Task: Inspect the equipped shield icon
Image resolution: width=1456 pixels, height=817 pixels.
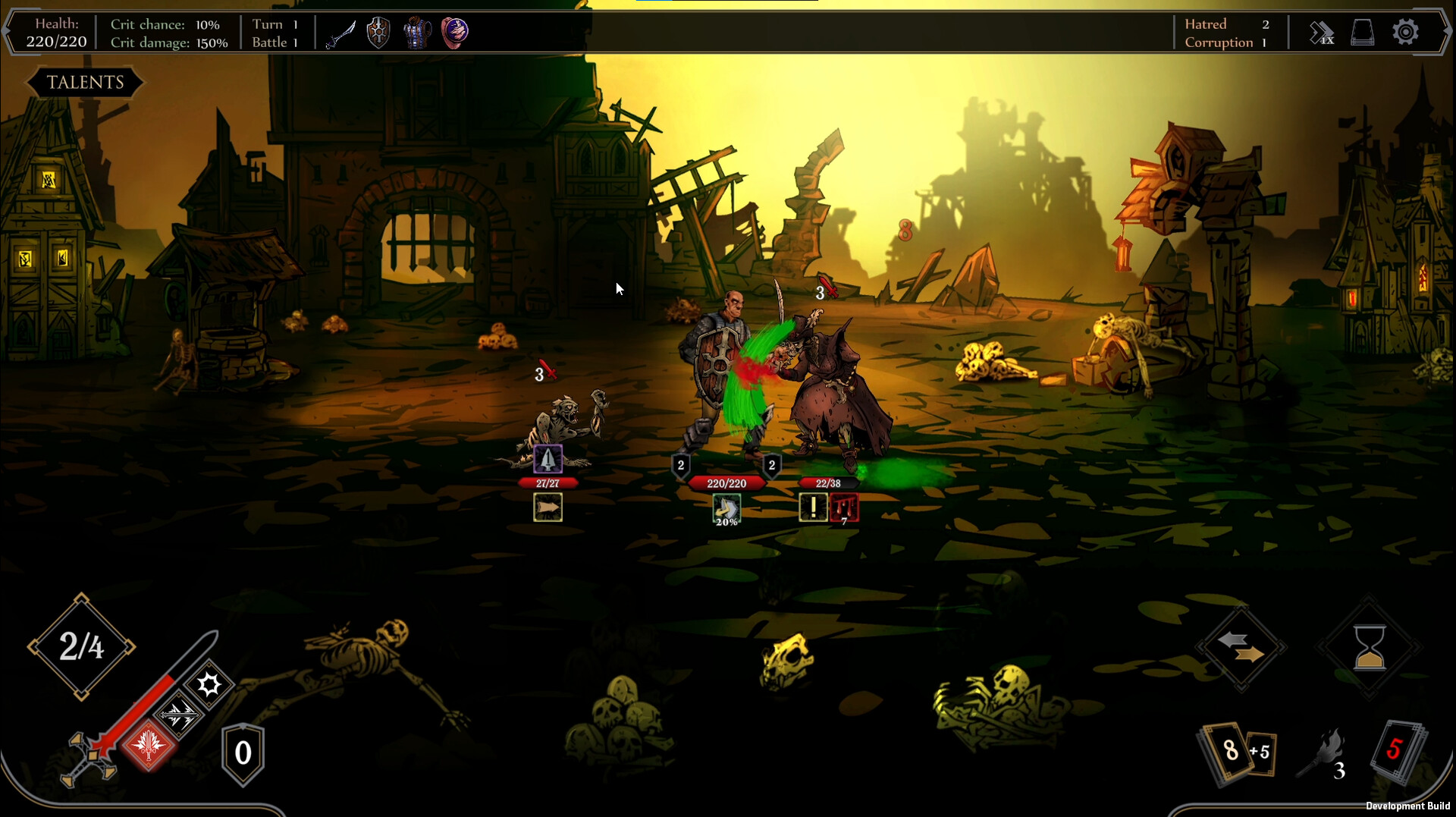Action: click(378, 32)
